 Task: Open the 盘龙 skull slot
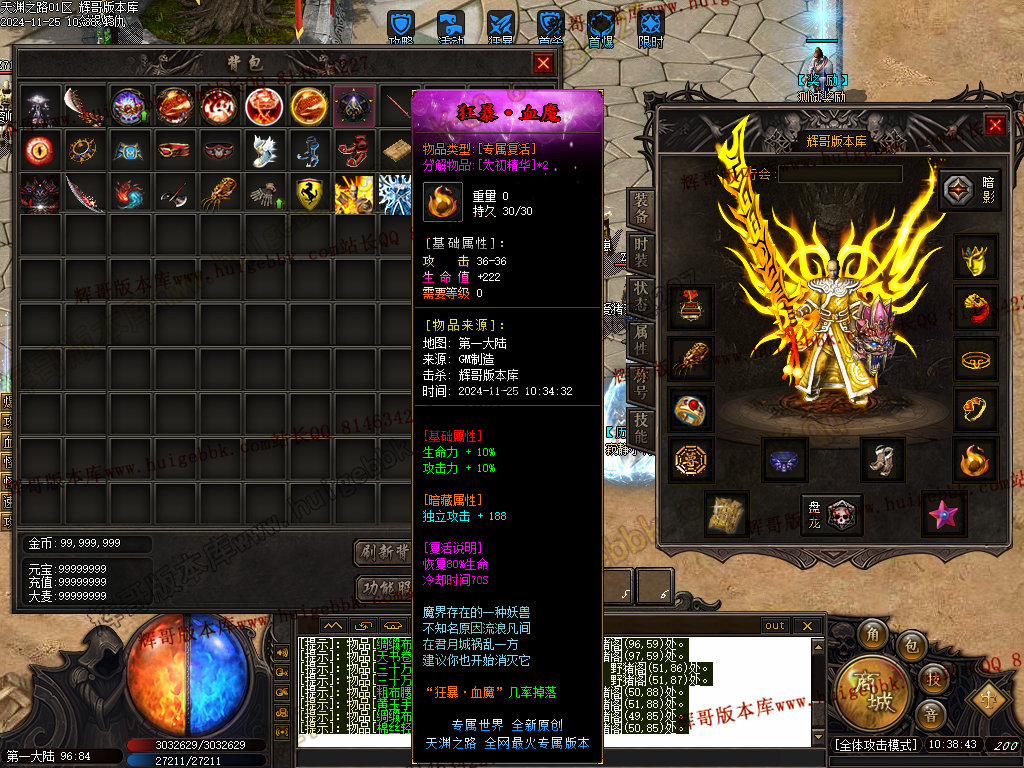coord(832,514)
